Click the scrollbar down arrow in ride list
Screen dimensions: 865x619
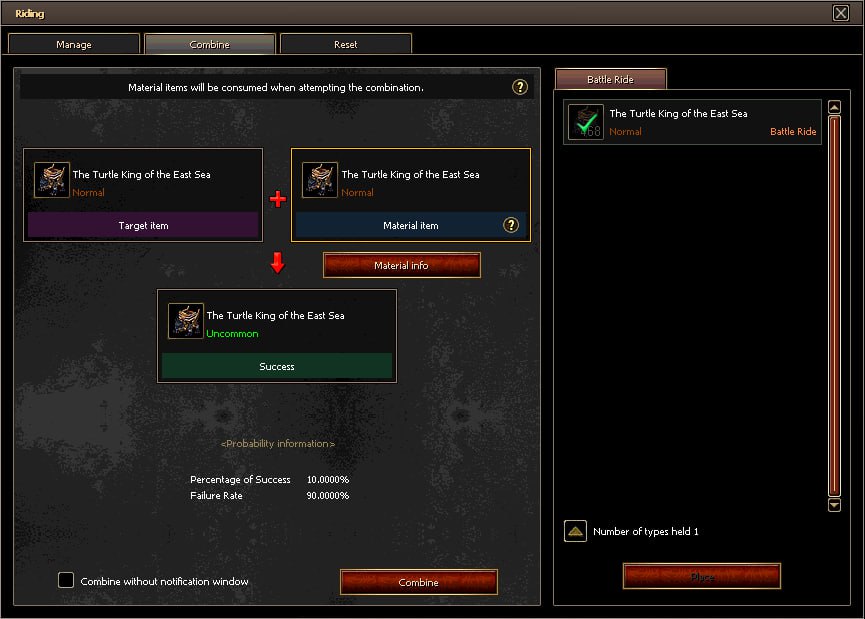point(835,505)
